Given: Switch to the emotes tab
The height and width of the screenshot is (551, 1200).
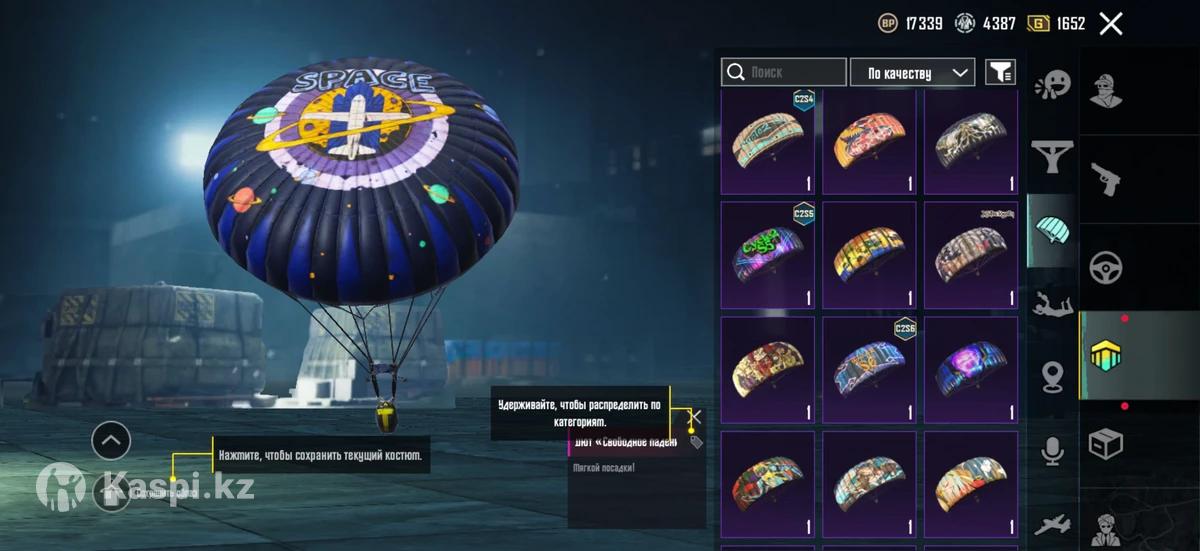Looking at the screenshot, I should click(1052, 84).
